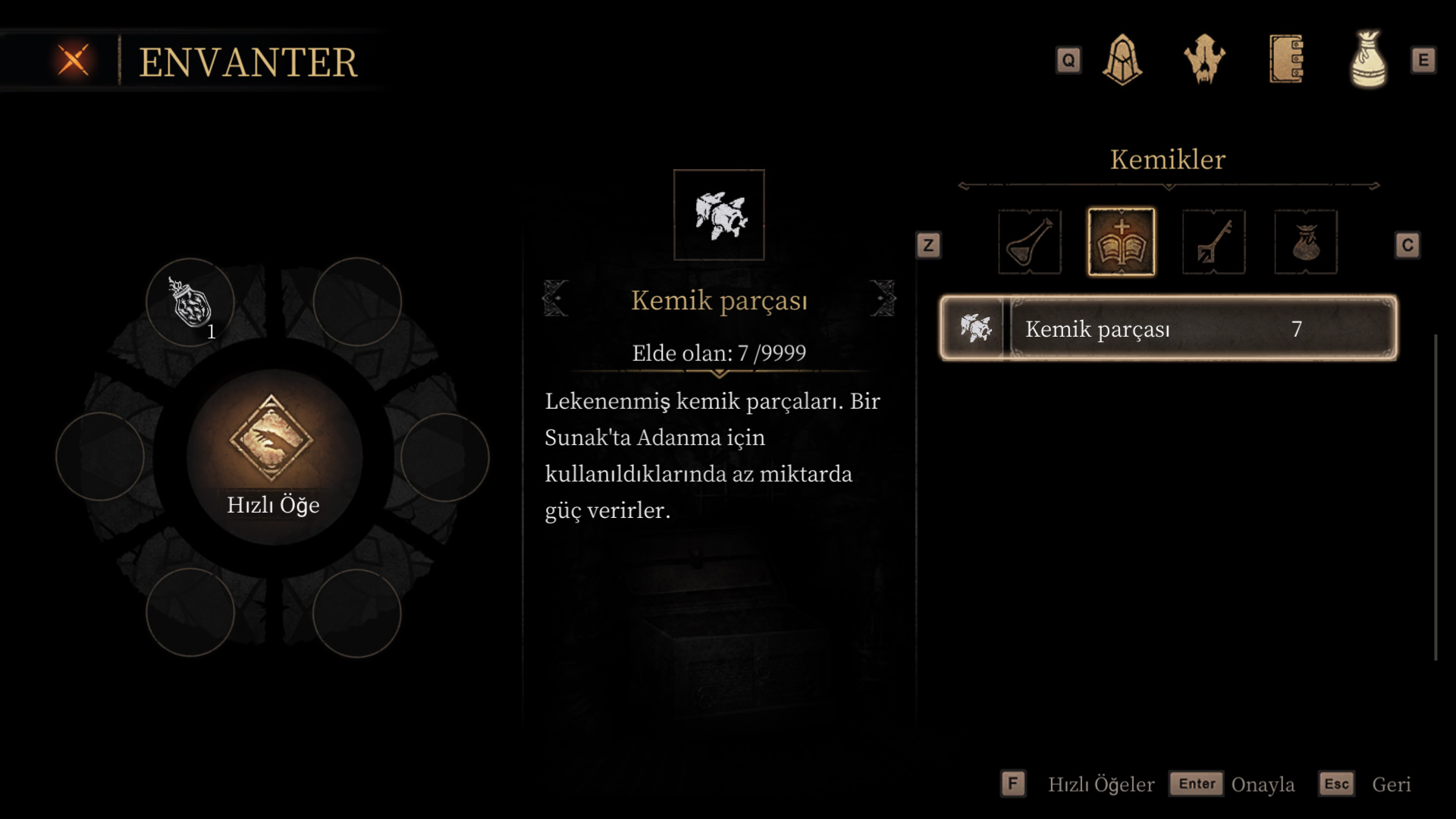Viewport: 1456px width, 819px height.
Task: Select the inventory pouch tab
Action: tap(1368, 60)
